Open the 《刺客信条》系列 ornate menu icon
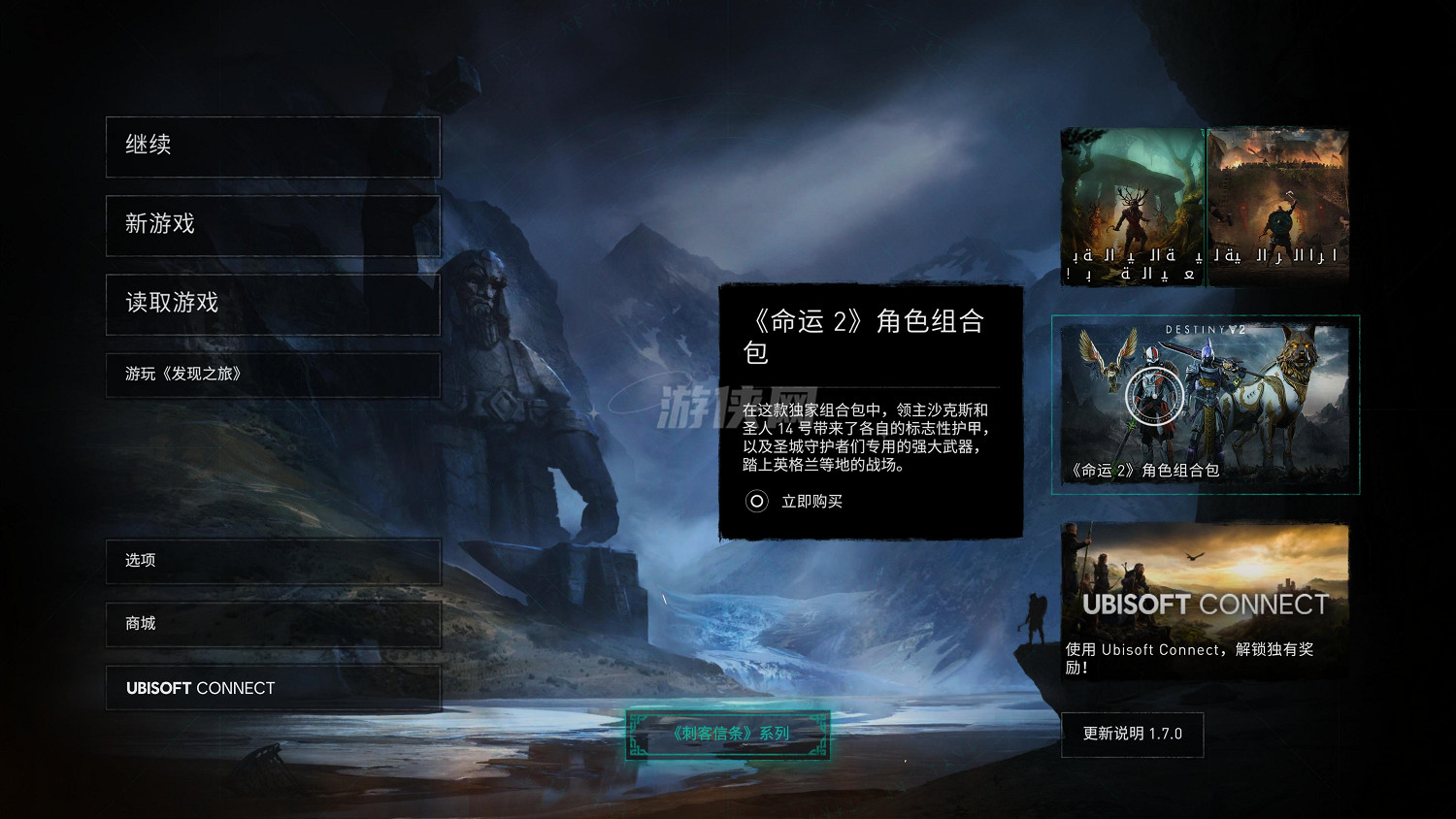This screenshot has height=819, width=1456. tap(728, 734)
